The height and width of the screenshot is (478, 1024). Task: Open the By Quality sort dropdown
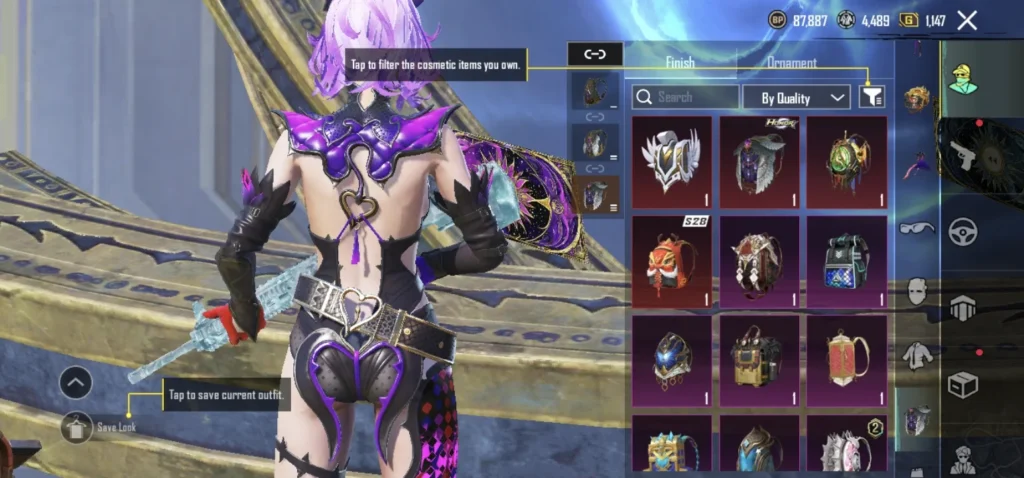[797, 97]
